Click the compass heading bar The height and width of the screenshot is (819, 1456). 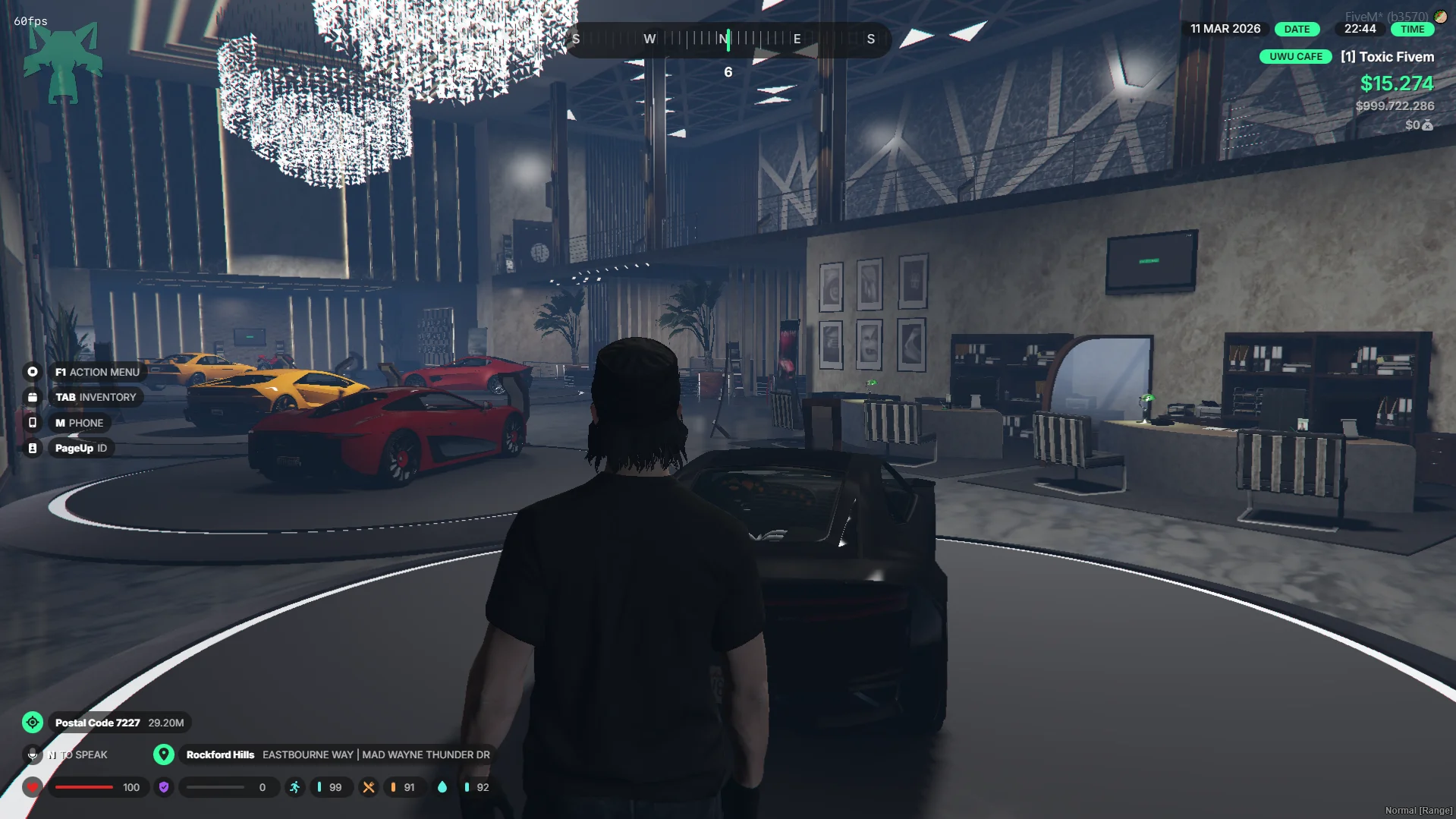727,39
